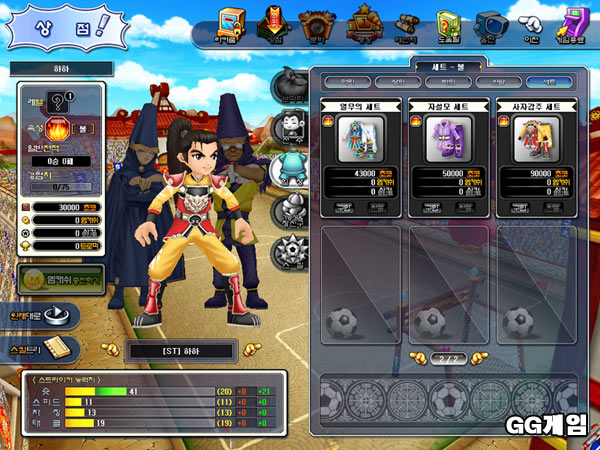Buy the 50000 자설모 세트
The image size is (600, 450).
pos(433,208)
